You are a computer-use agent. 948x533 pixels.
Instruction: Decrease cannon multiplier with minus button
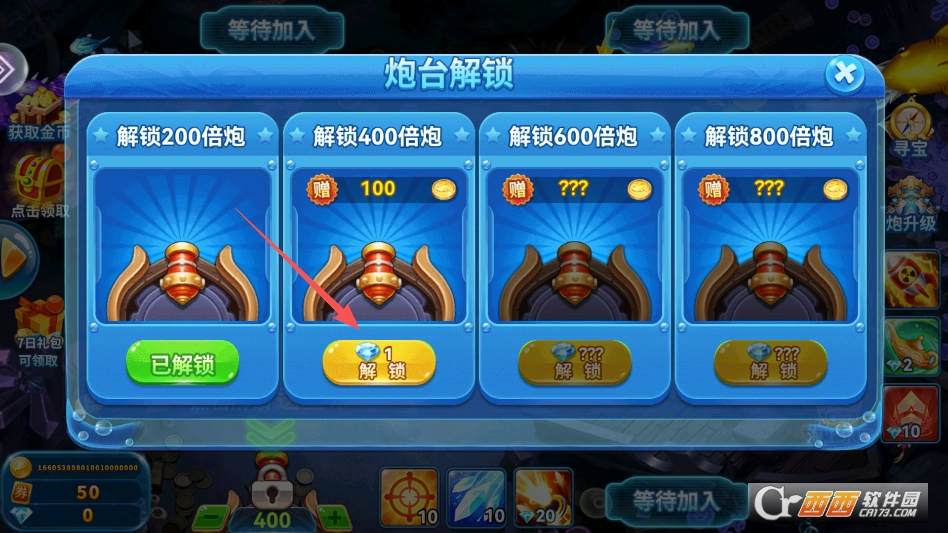(208, 518)
